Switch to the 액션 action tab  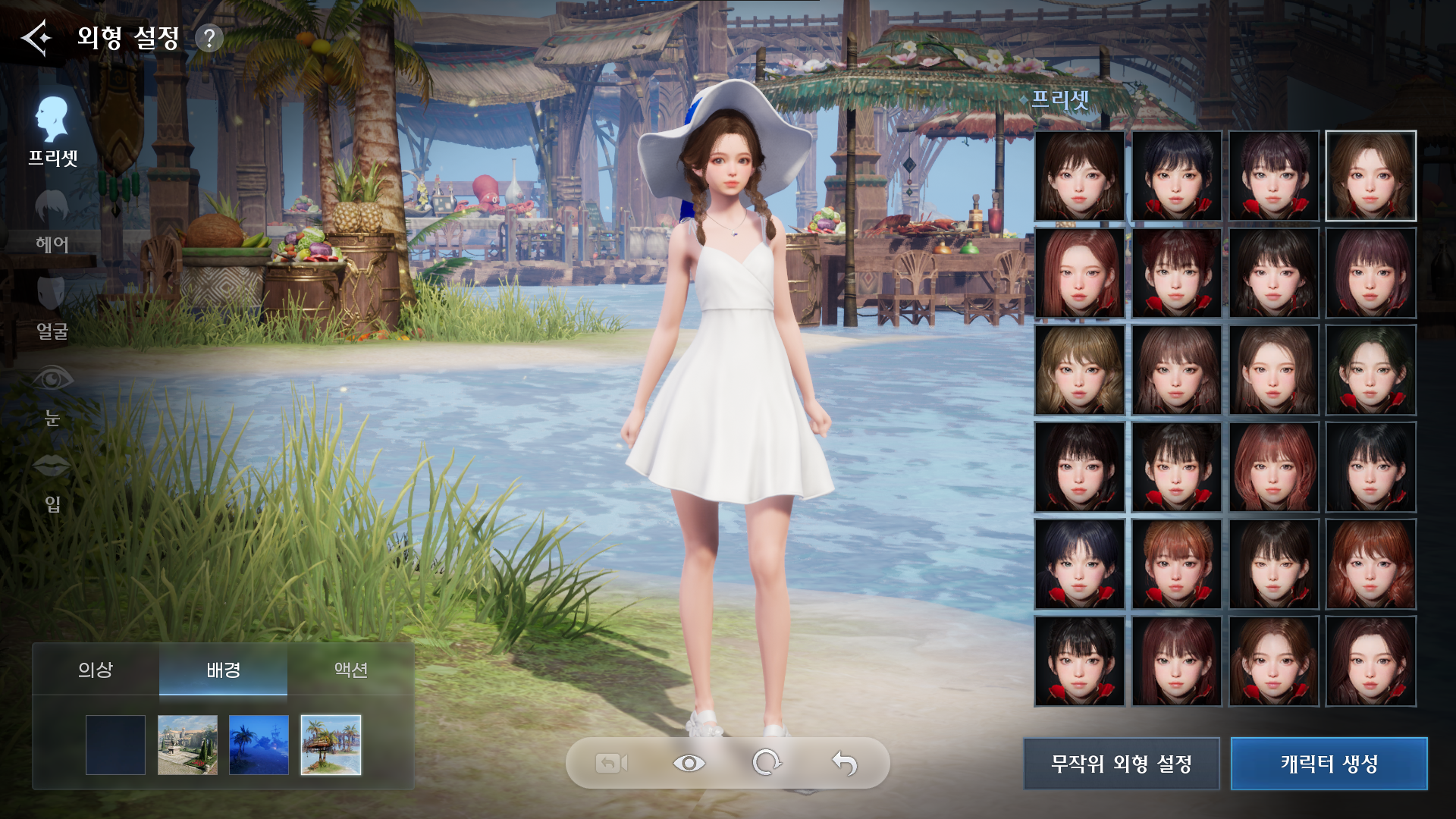click(x=350, y=670)
